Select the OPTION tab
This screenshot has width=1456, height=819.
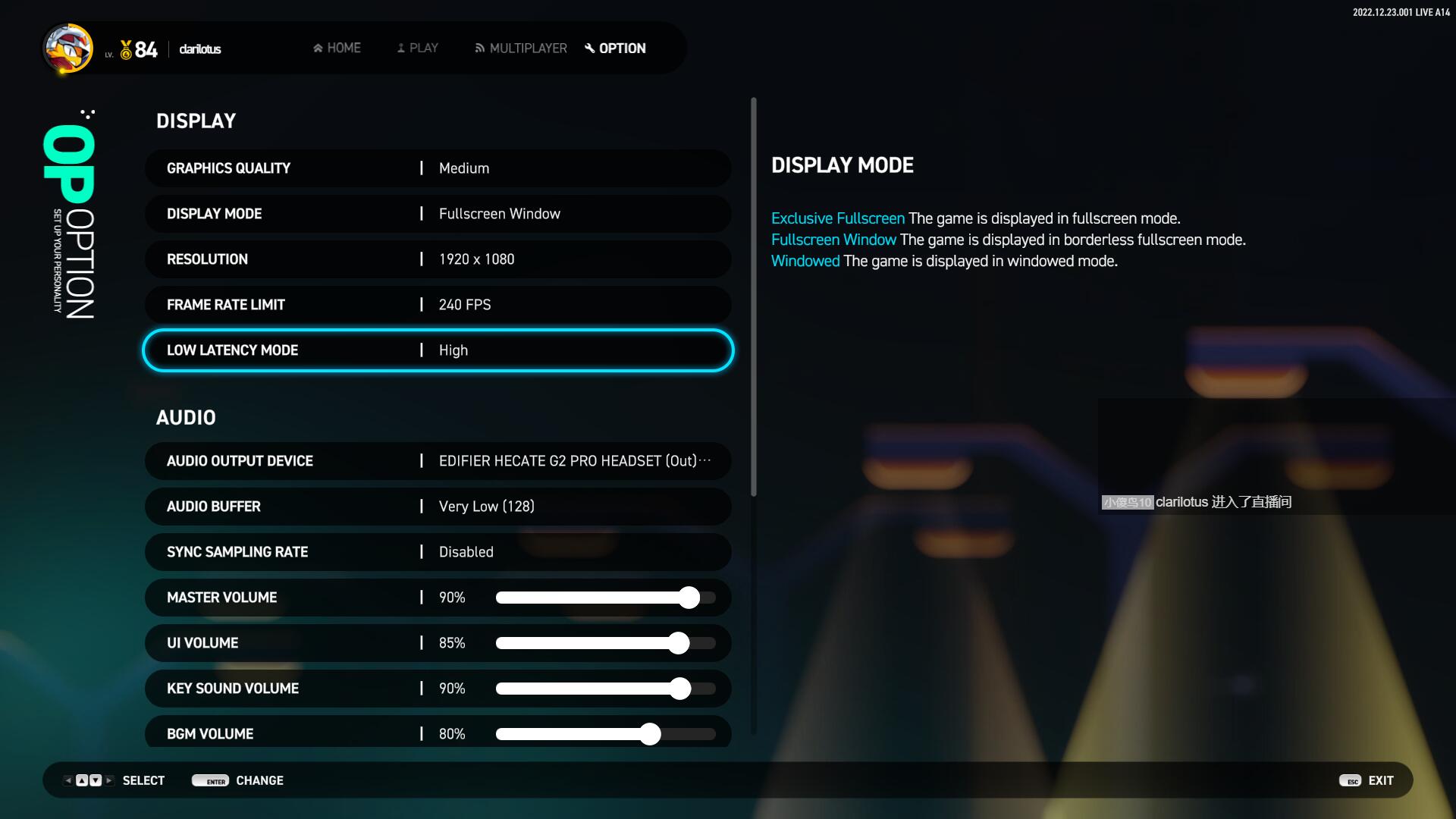click(x=615, y=48)
